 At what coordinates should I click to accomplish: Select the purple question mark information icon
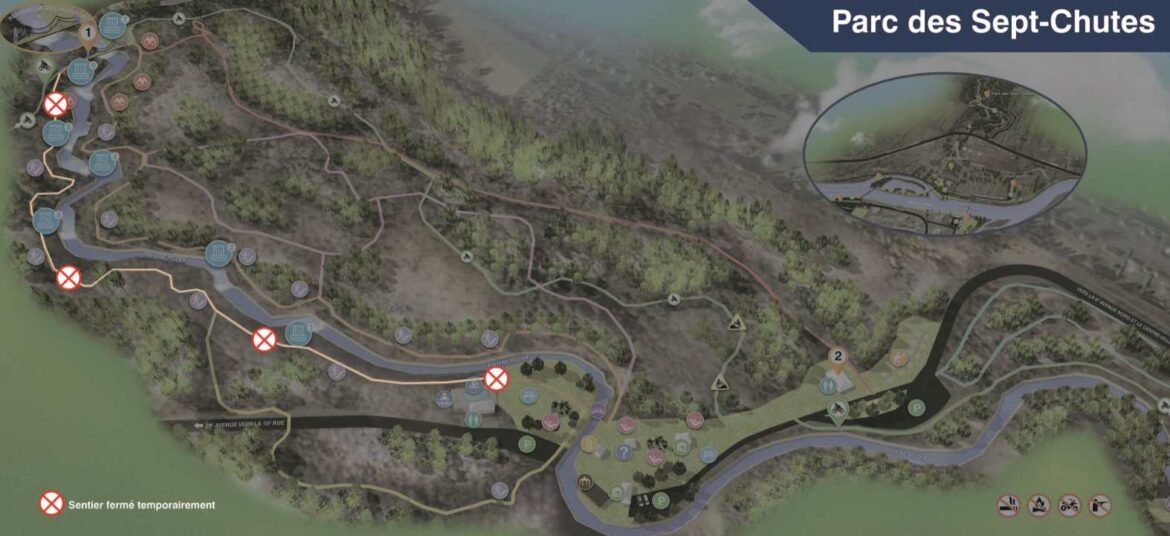(624, 453)
